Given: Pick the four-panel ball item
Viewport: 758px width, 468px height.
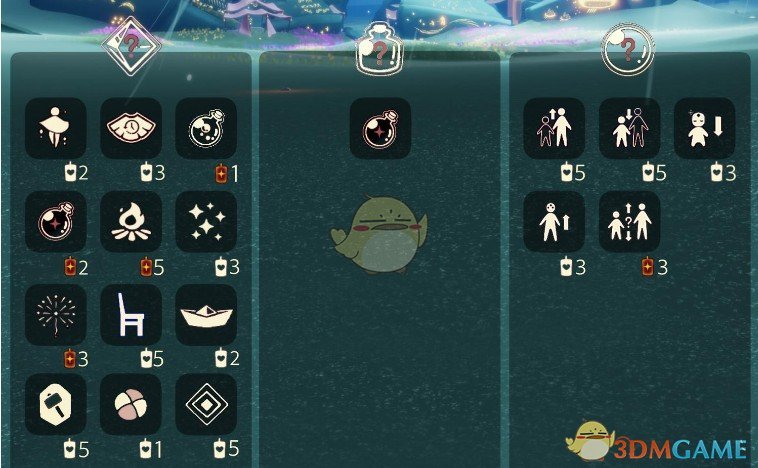Looking at the screenshot, I should [131, 404].
